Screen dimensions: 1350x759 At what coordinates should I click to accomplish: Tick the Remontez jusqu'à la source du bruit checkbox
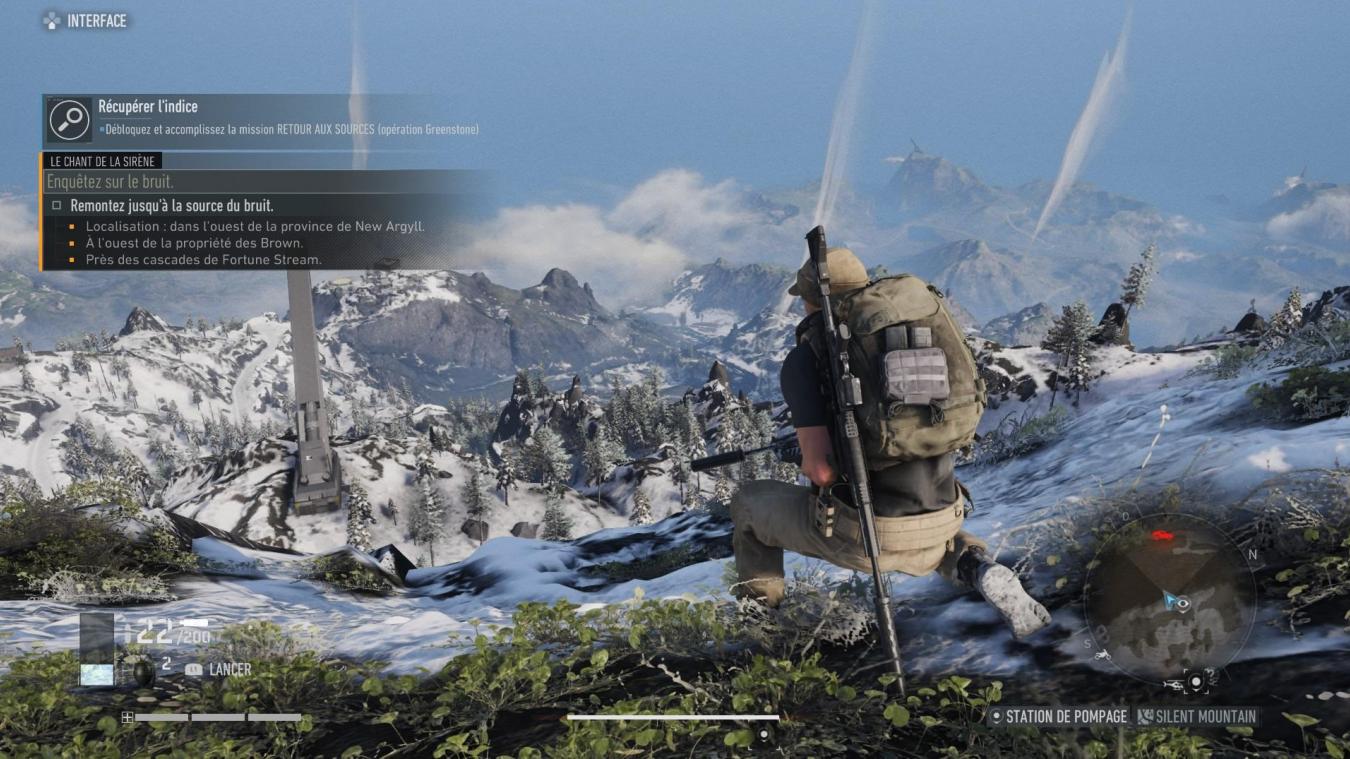tap(57, 205)
